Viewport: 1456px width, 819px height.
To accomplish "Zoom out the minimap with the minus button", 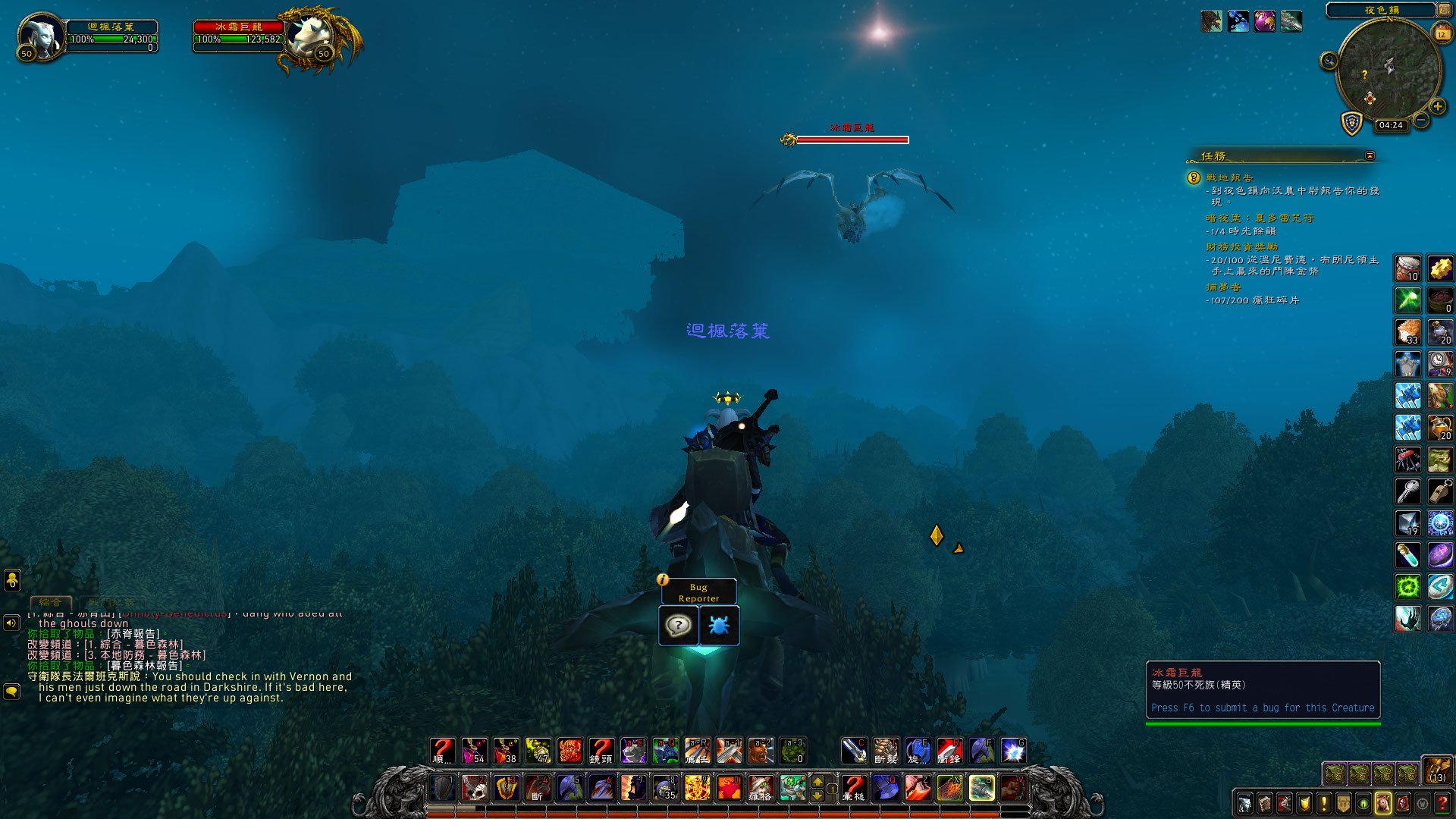I will [x=1421, y=121].
